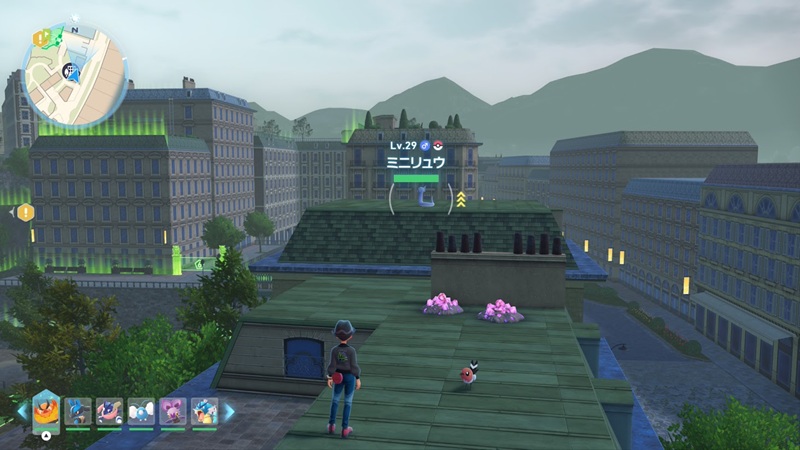Select the last party slot with blue Pokémon

[203, 411]
